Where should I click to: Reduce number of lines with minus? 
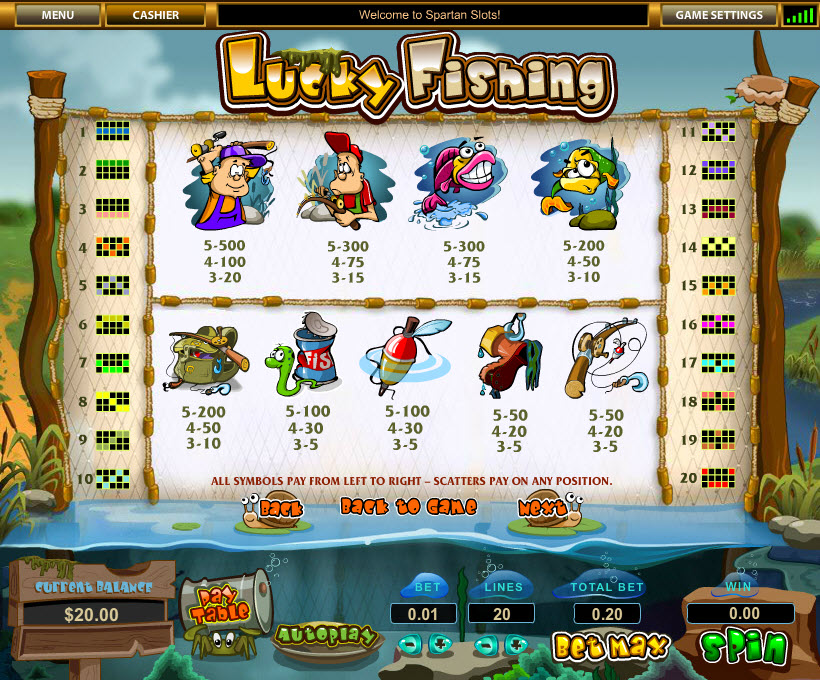tap(486, 644)
